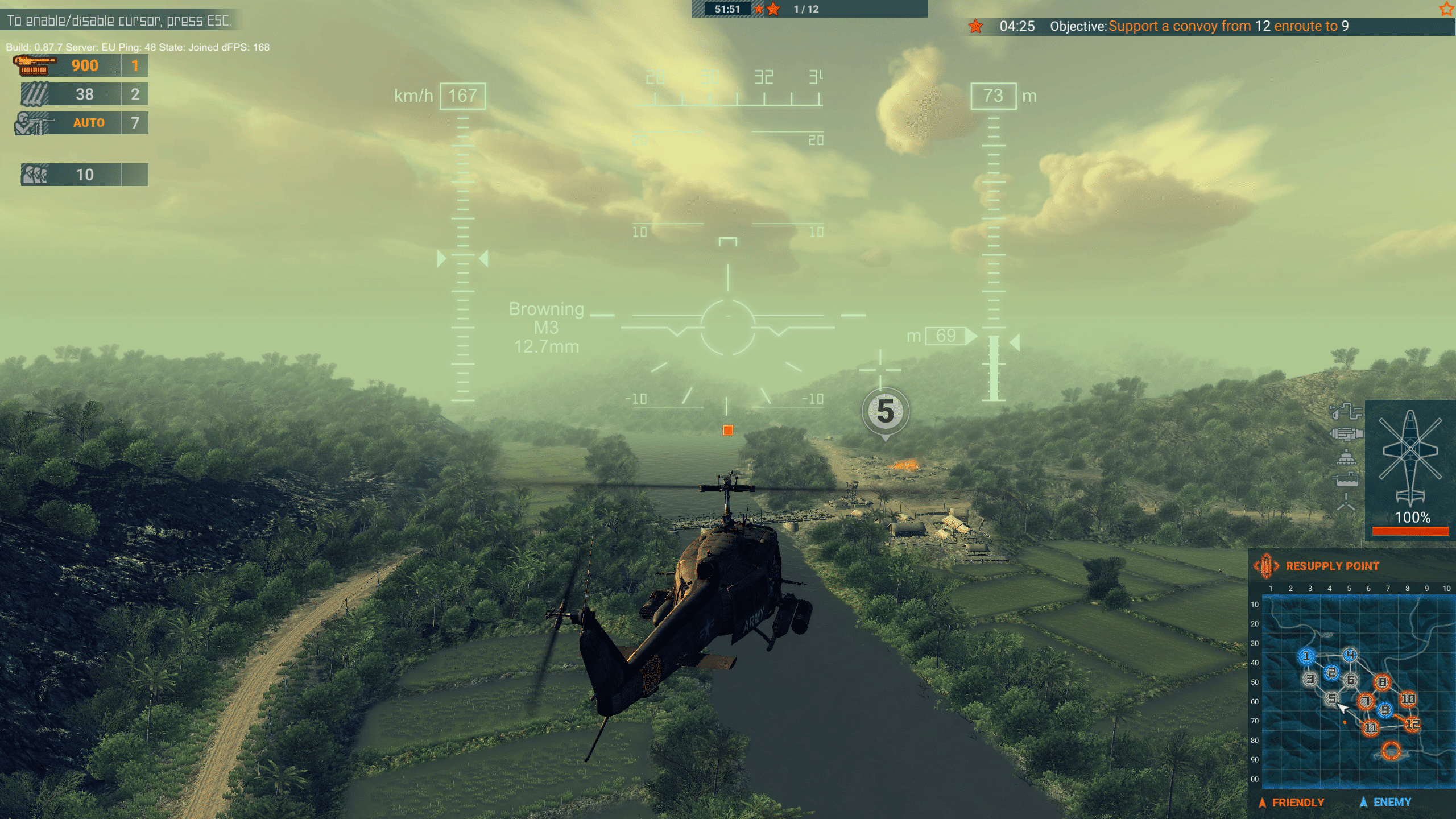Select neutral point 3 on the minimap
This screenshot has height=819, width=1456.
tap(1310, 679)
